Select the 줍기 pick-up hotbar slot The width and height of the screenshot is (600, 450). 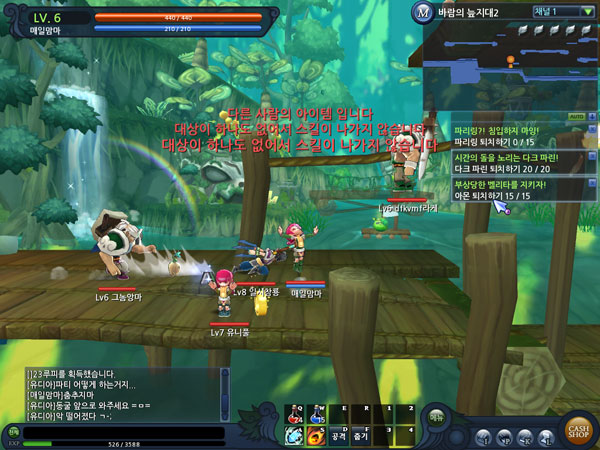(362, 435)
